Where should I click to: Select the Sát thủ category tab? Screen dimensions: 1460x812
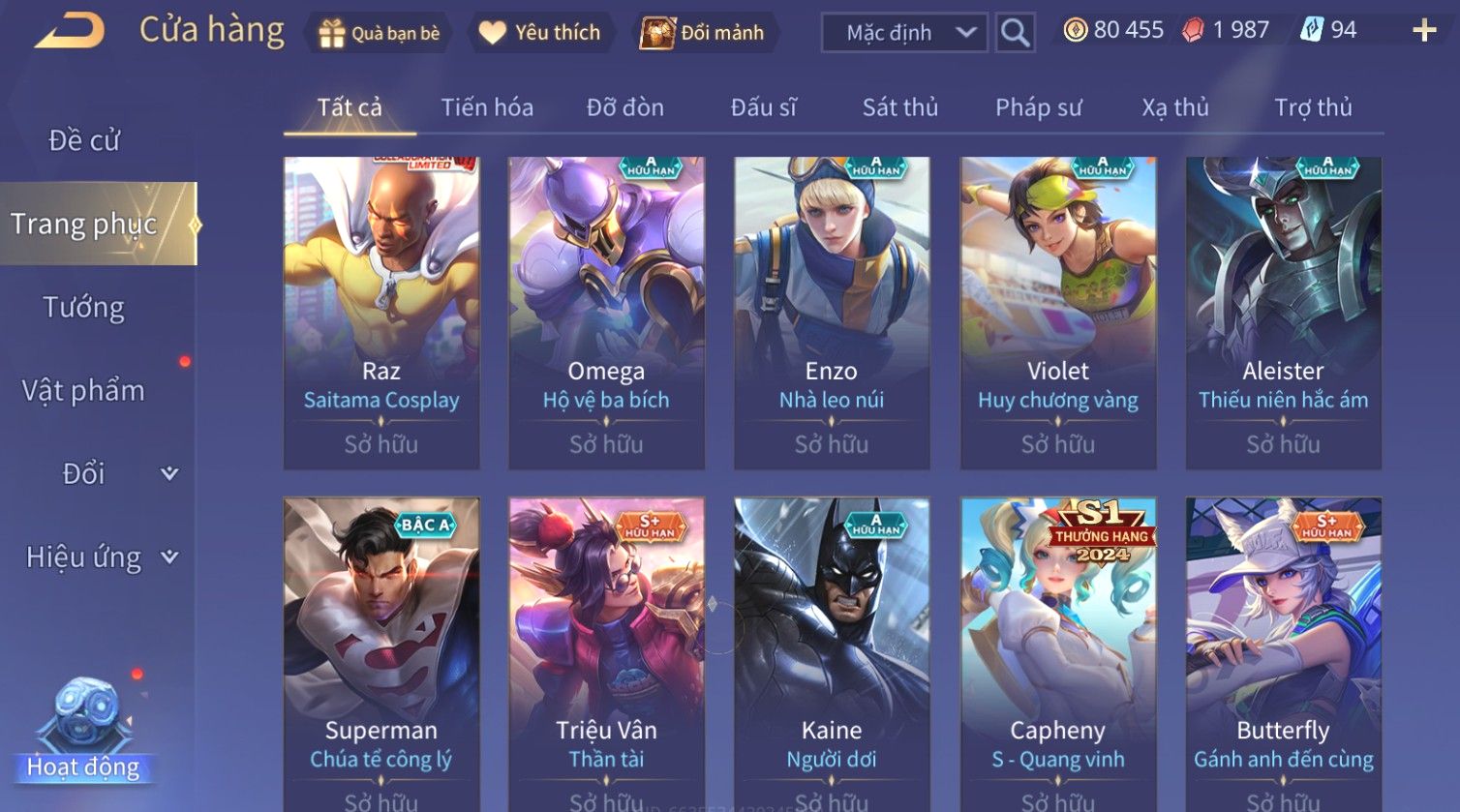[x=900, y=107]
